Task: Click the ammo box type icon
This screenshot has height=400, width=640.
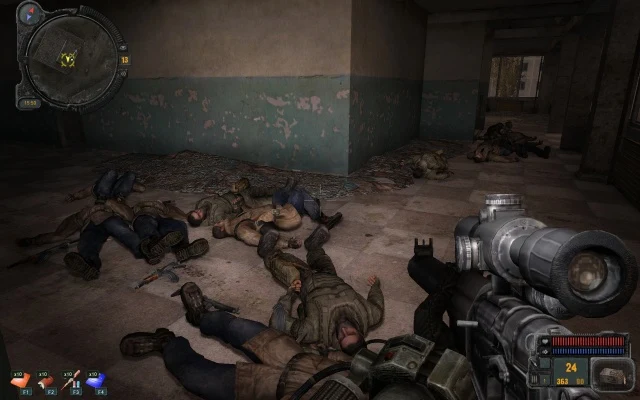Action: [x=610, y=375]
